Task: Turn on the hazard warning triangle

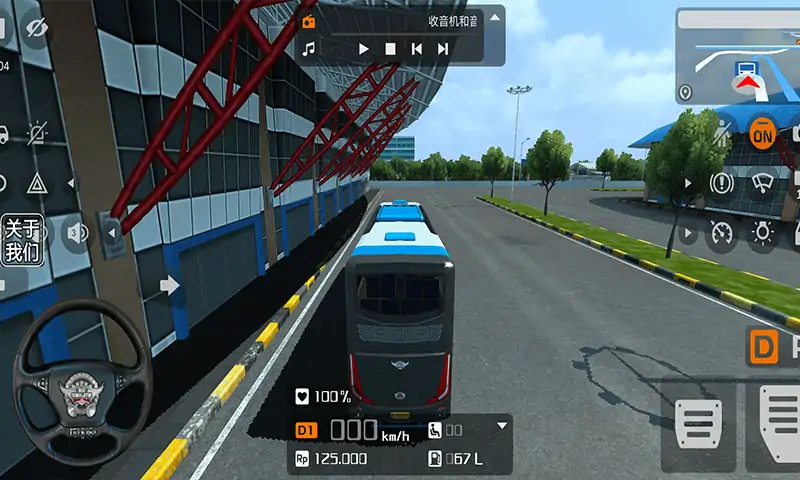Action: click(37, 184)
